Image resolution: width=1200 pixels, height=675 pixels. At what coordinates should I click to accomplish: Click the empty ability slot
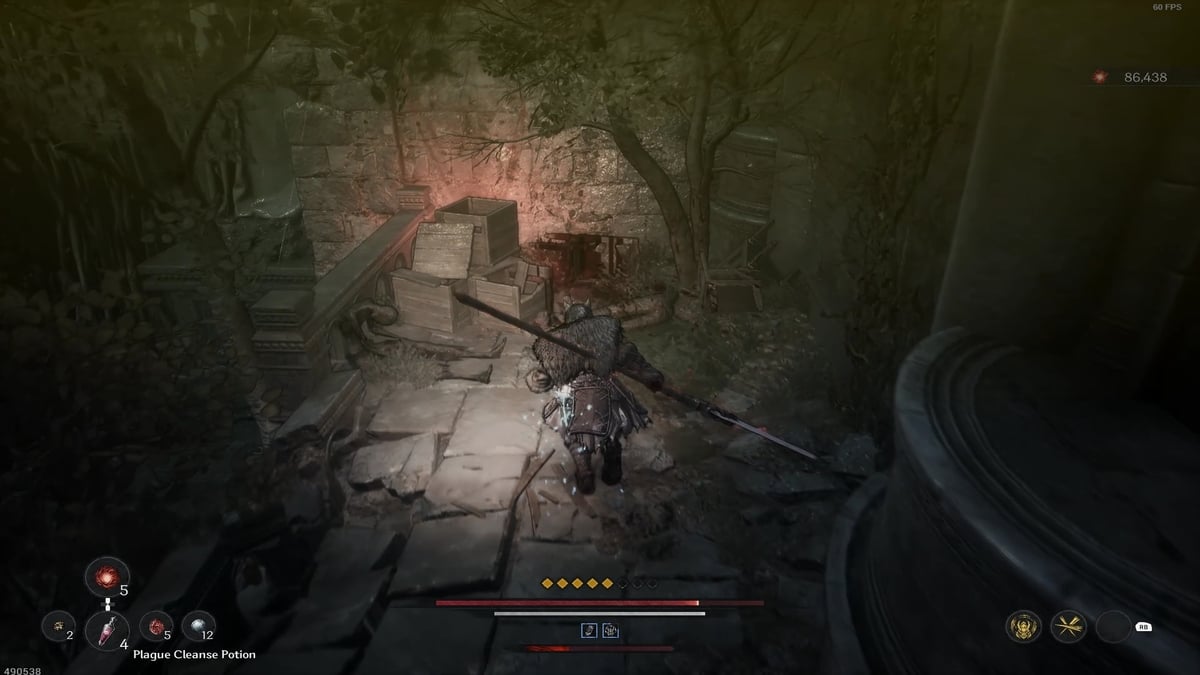point(1113,627)
